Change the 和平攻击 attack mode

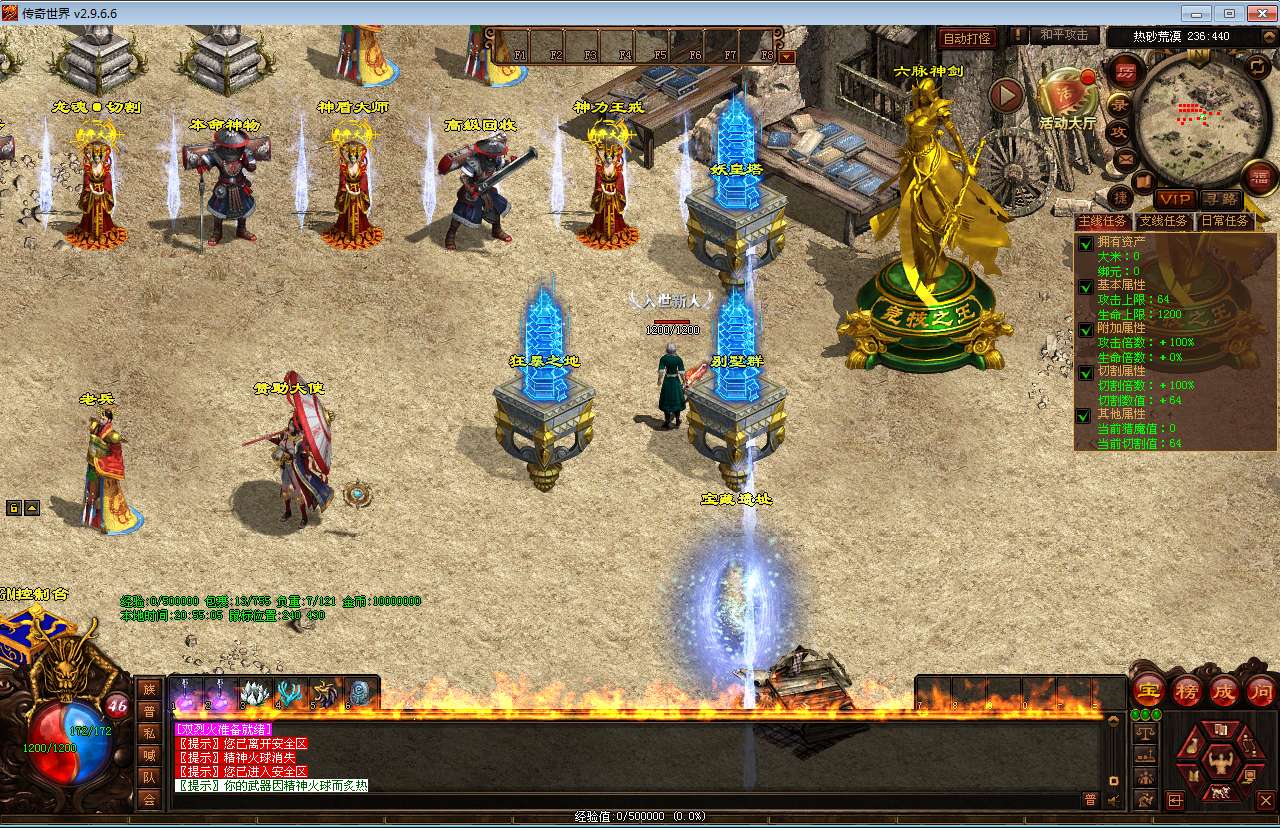point(1063,35)
